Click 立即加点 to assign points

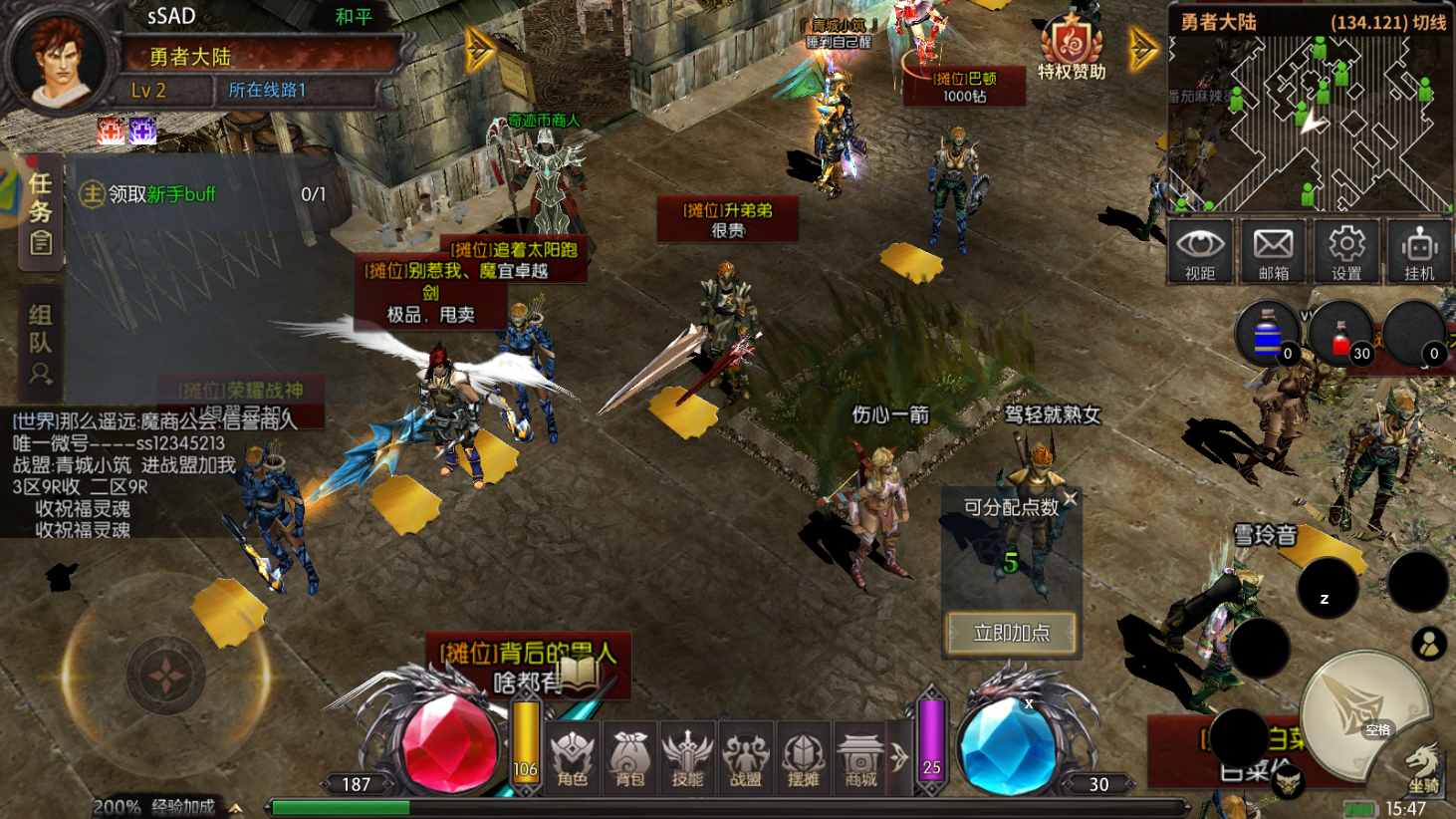point(1011,633)
